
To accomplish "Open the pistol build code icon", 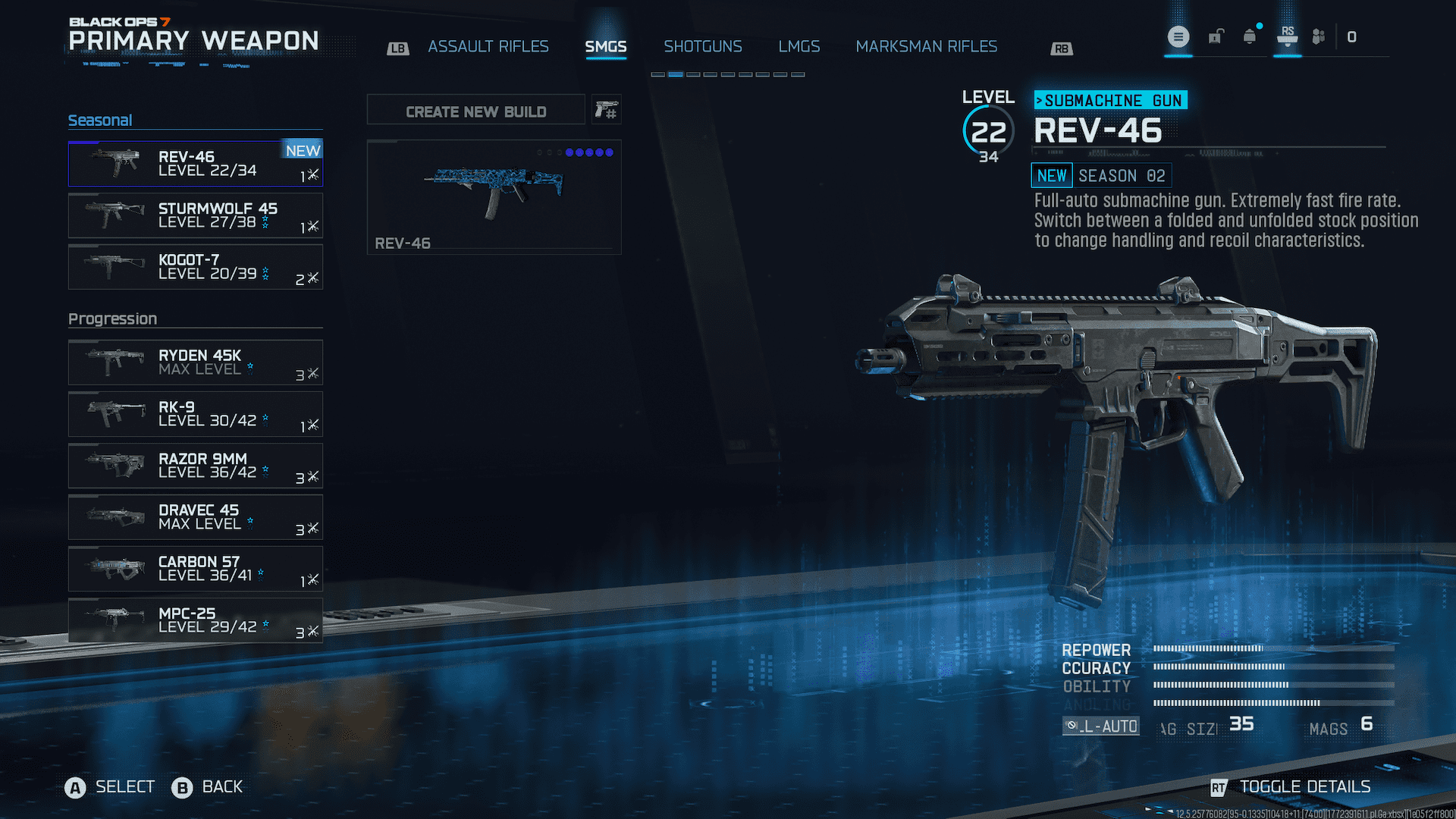I will [x=606, y=111].
